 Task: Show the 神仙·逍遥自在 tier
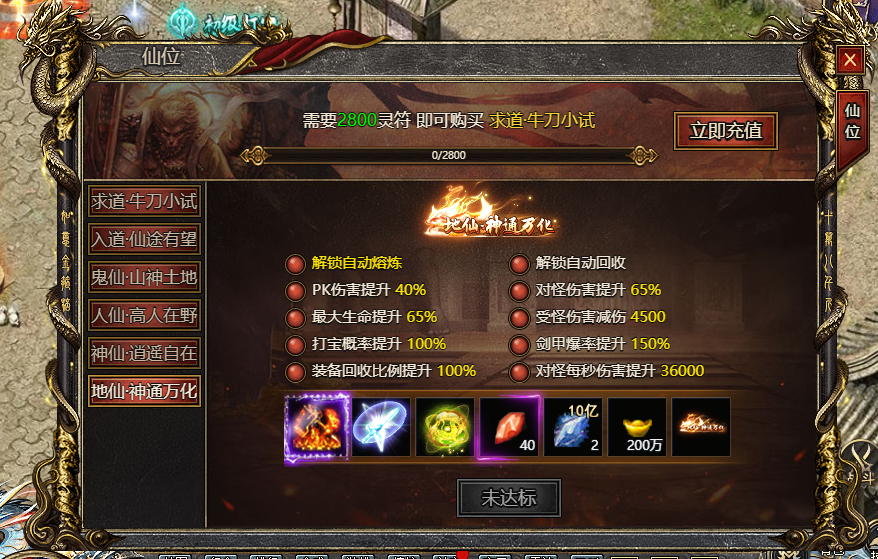(x=144, y=353)
